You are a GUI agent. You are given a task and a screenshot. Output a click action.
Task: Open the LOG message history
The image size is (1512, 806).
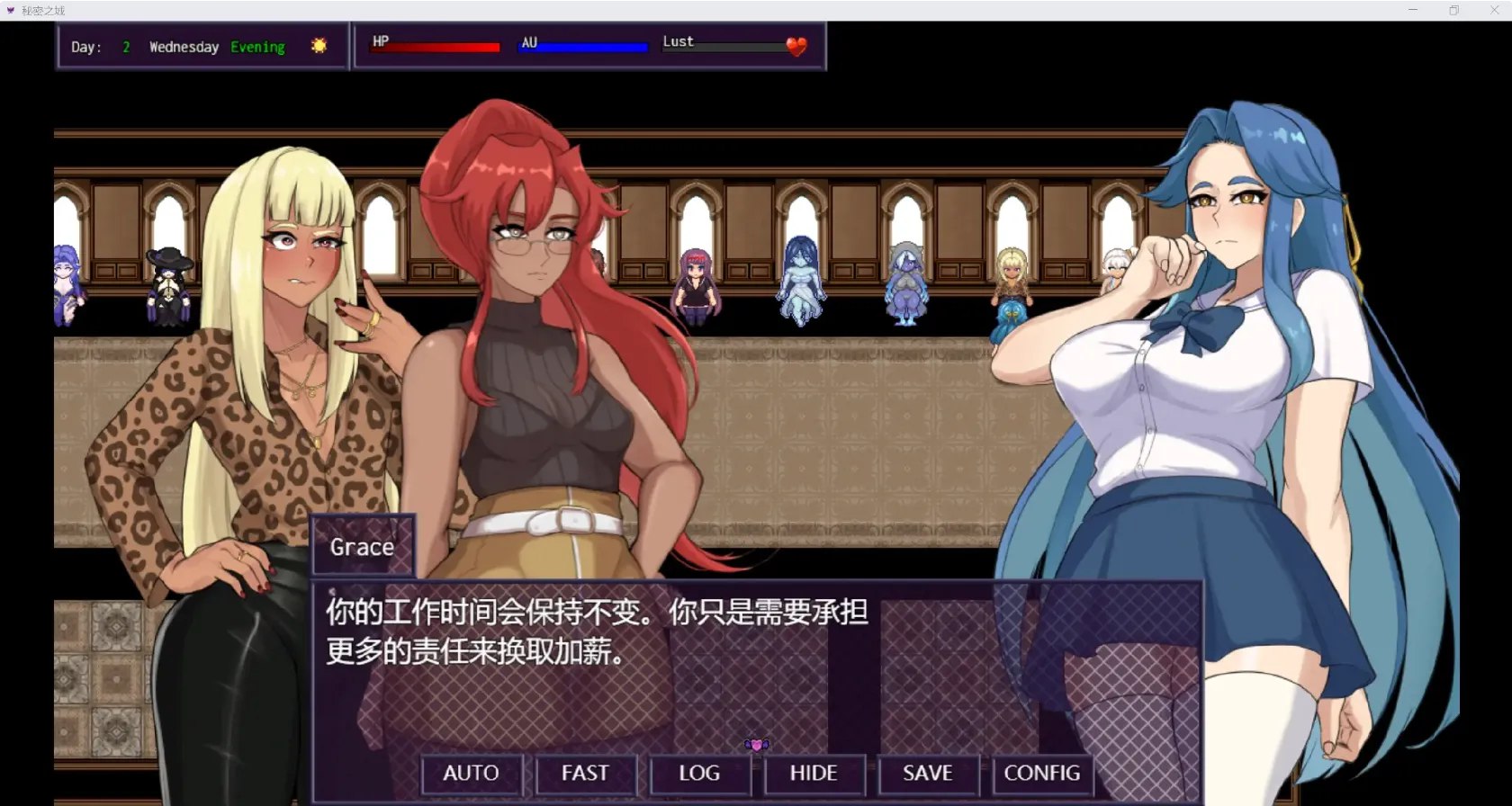click(x=699, y=773)
